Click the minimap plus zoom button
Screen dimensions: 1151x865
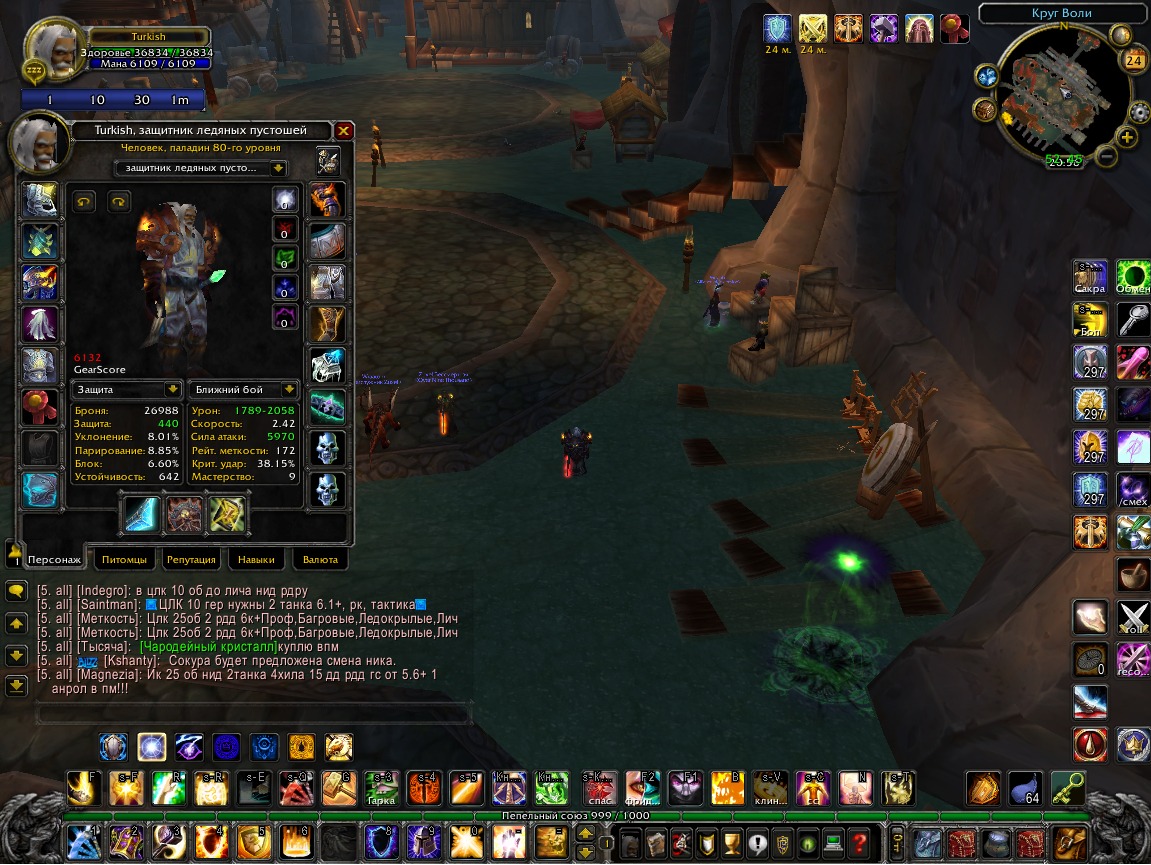[1127, 138]
